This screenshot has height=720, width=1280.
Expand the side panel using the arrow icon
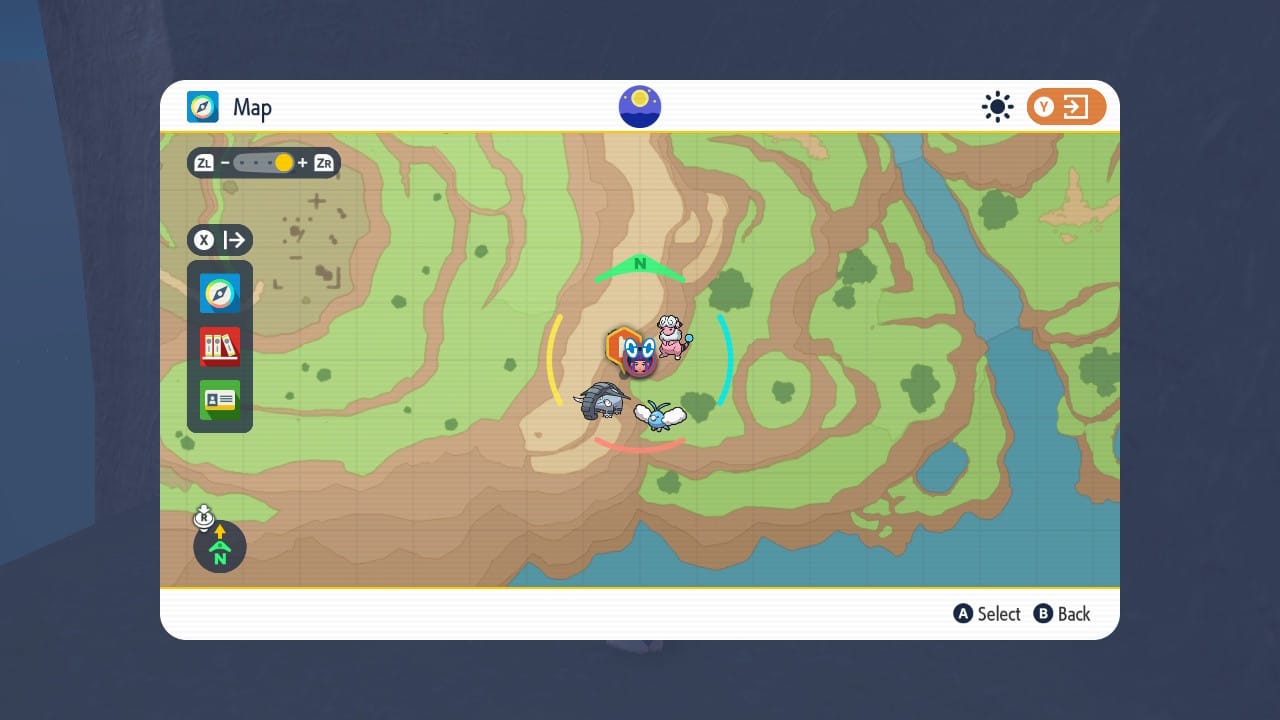coord(233,240)
